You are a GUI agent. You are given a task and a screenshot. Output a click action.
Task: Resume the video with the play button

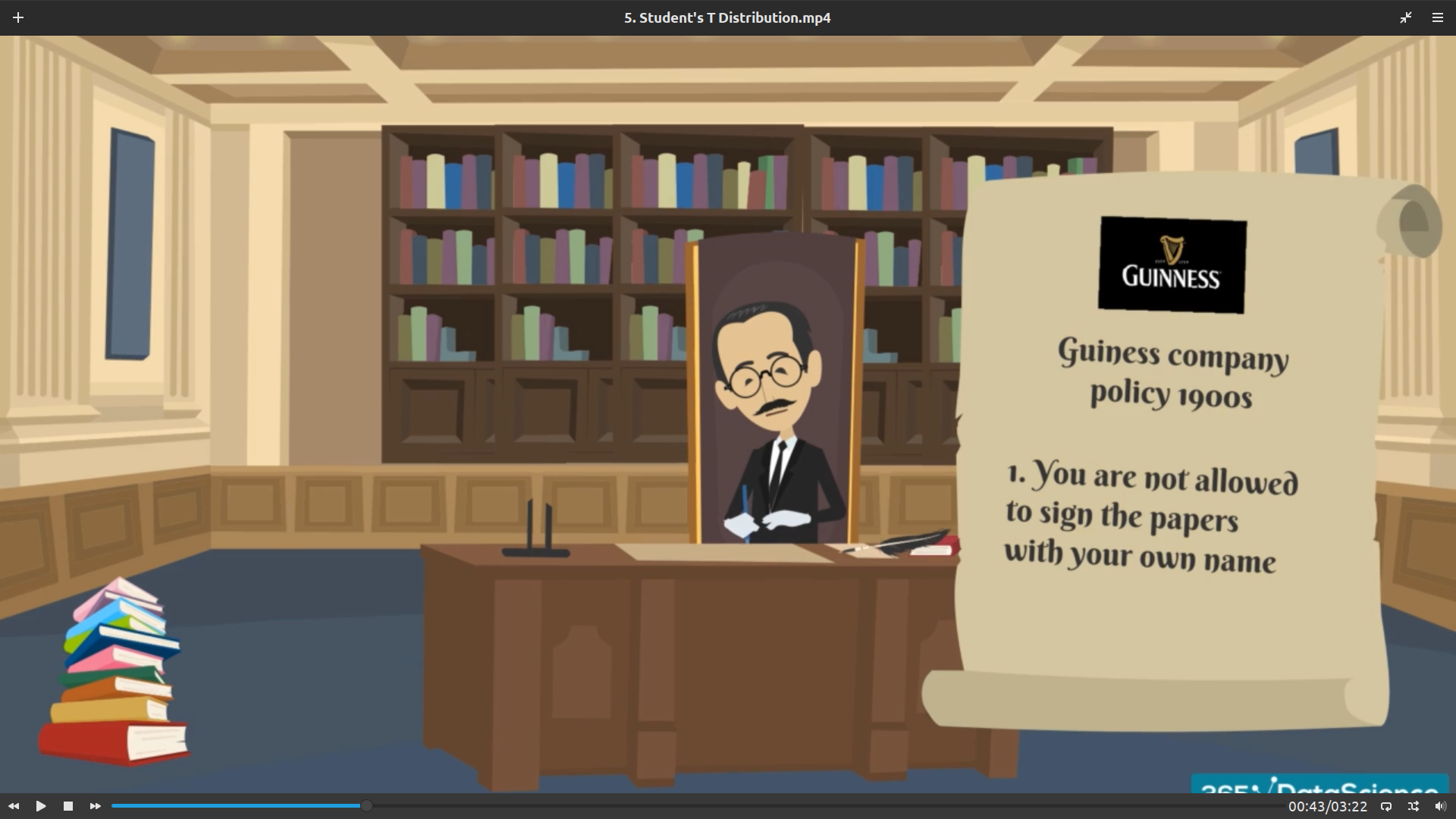41,806
